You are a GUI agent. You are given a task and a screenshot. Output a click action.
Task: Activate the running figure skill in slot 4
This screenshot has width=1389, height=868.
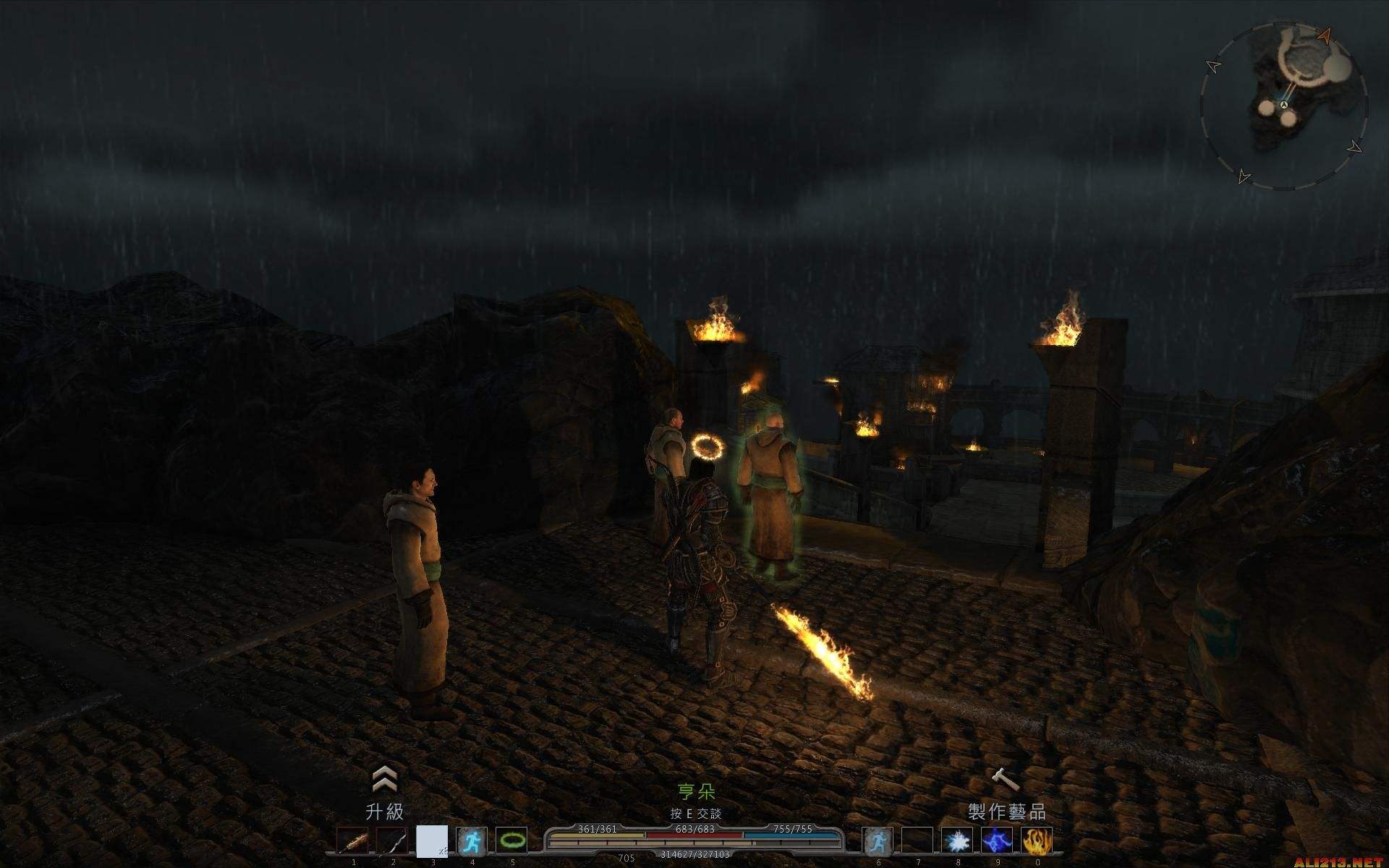[x=472, y=842]
